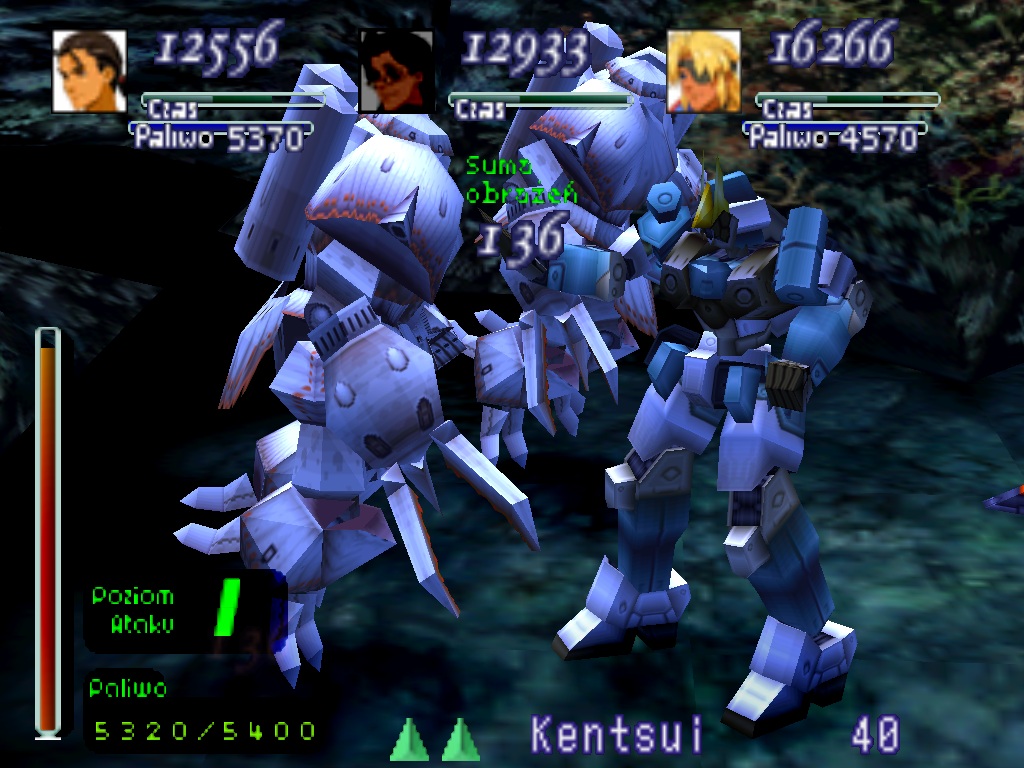The image size is (1024, 768).
Task: Choose the blonde eyepatch character portrait
Action: pyautogui.click(x=703, y=70)
